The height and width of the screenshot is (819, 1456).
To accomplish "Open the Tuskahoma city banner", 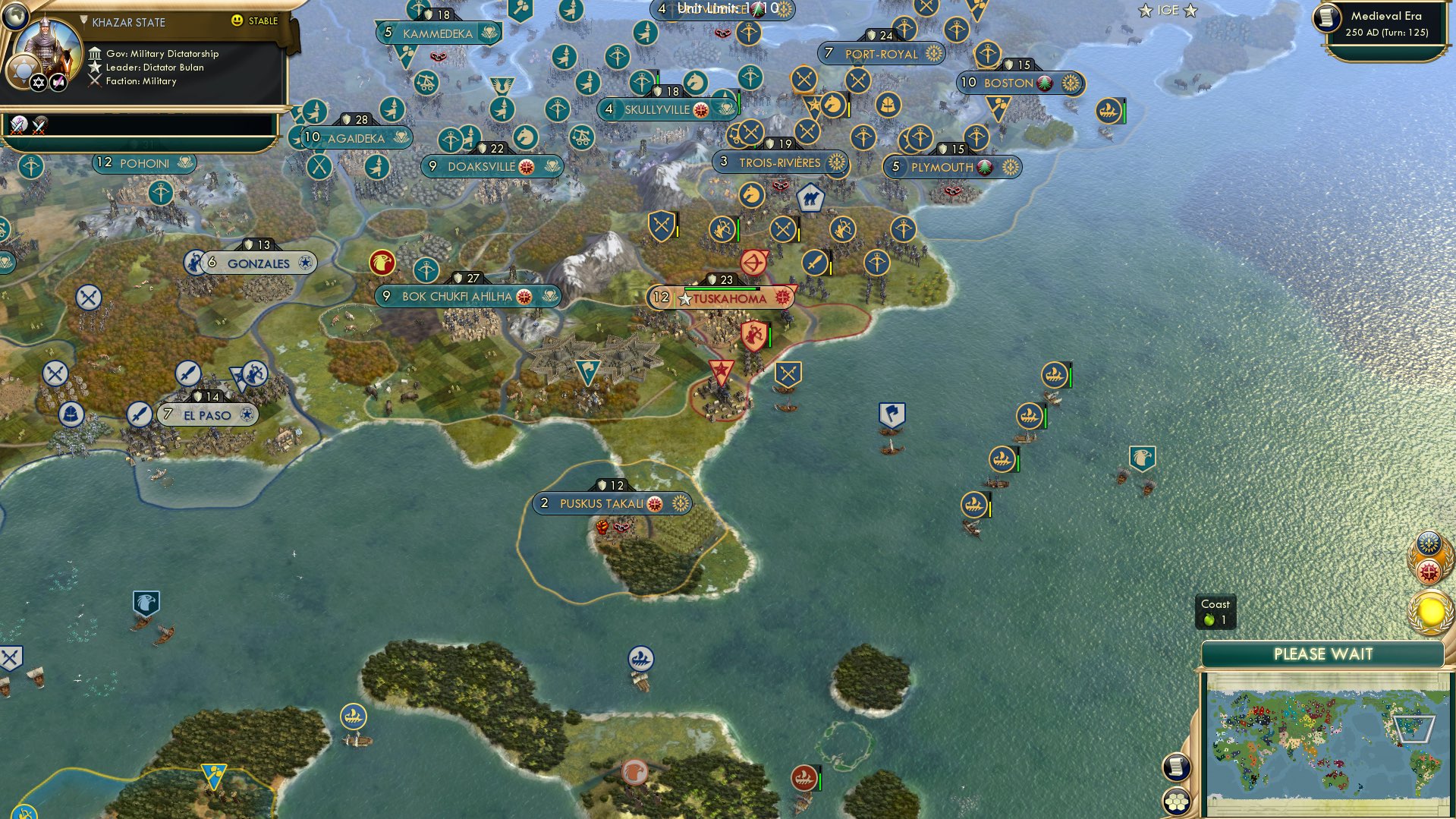I will (727, 298).
